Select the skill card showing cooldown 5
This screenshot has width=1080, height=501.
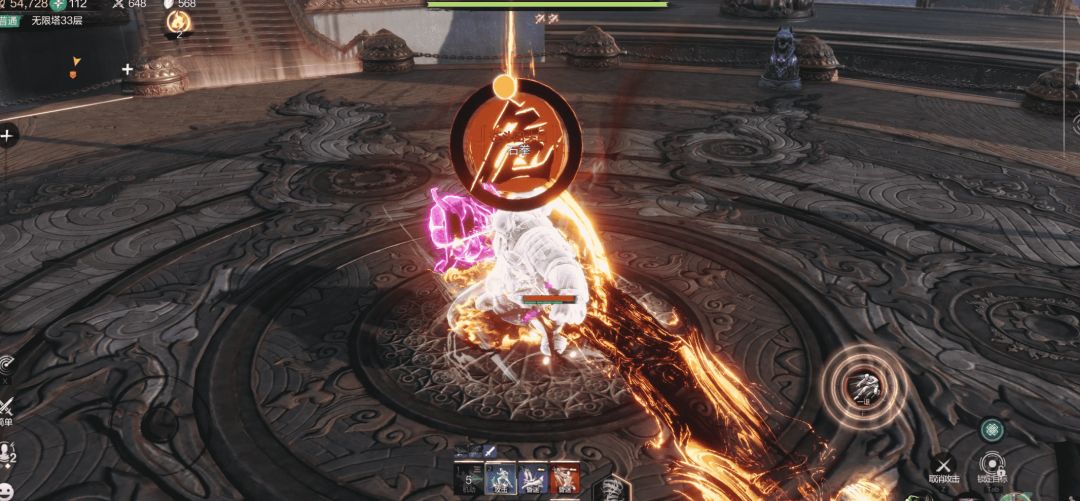(469, 478)
